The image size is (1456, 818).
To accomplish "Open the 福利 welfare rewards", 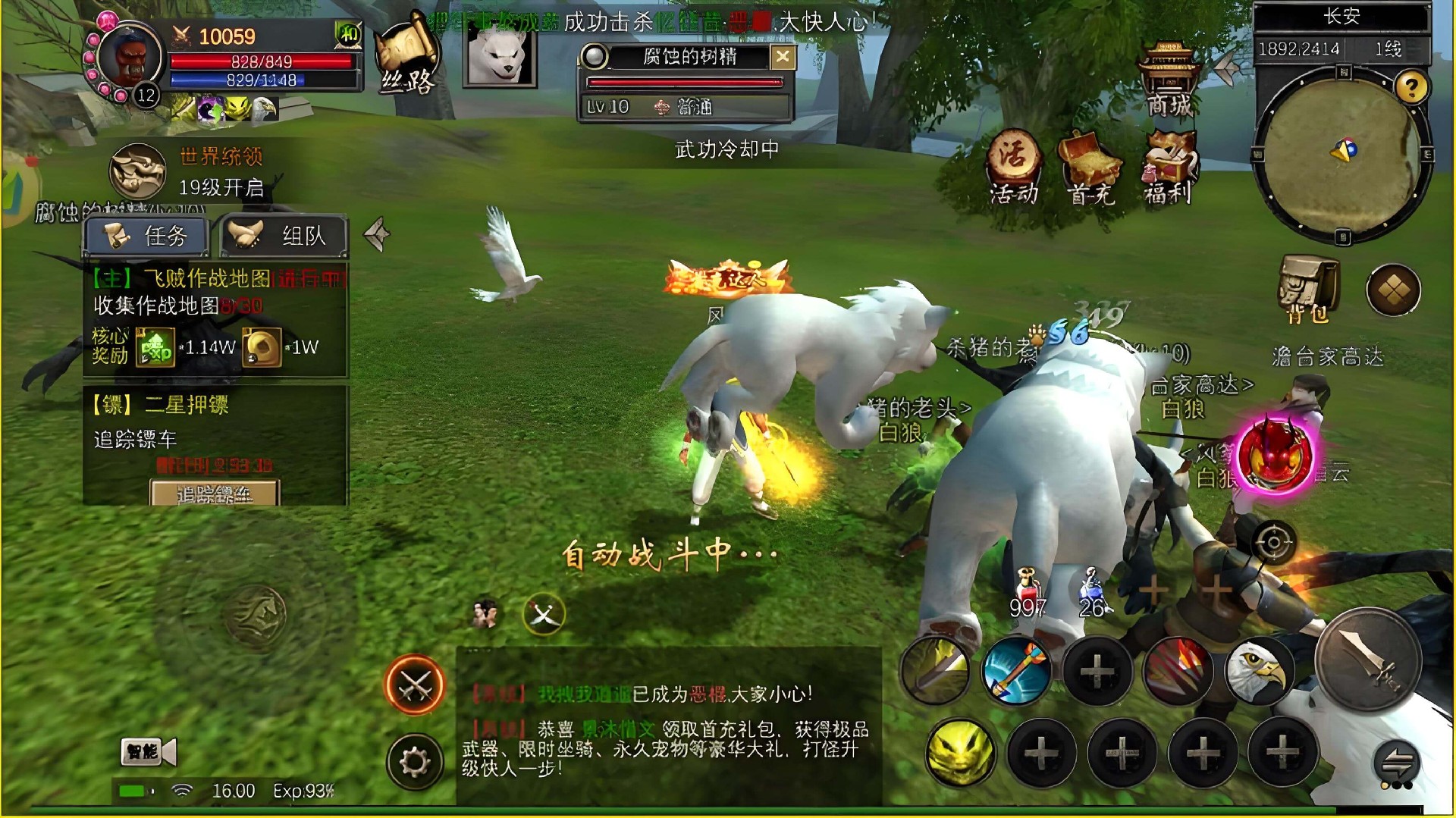I will 1169,168.
